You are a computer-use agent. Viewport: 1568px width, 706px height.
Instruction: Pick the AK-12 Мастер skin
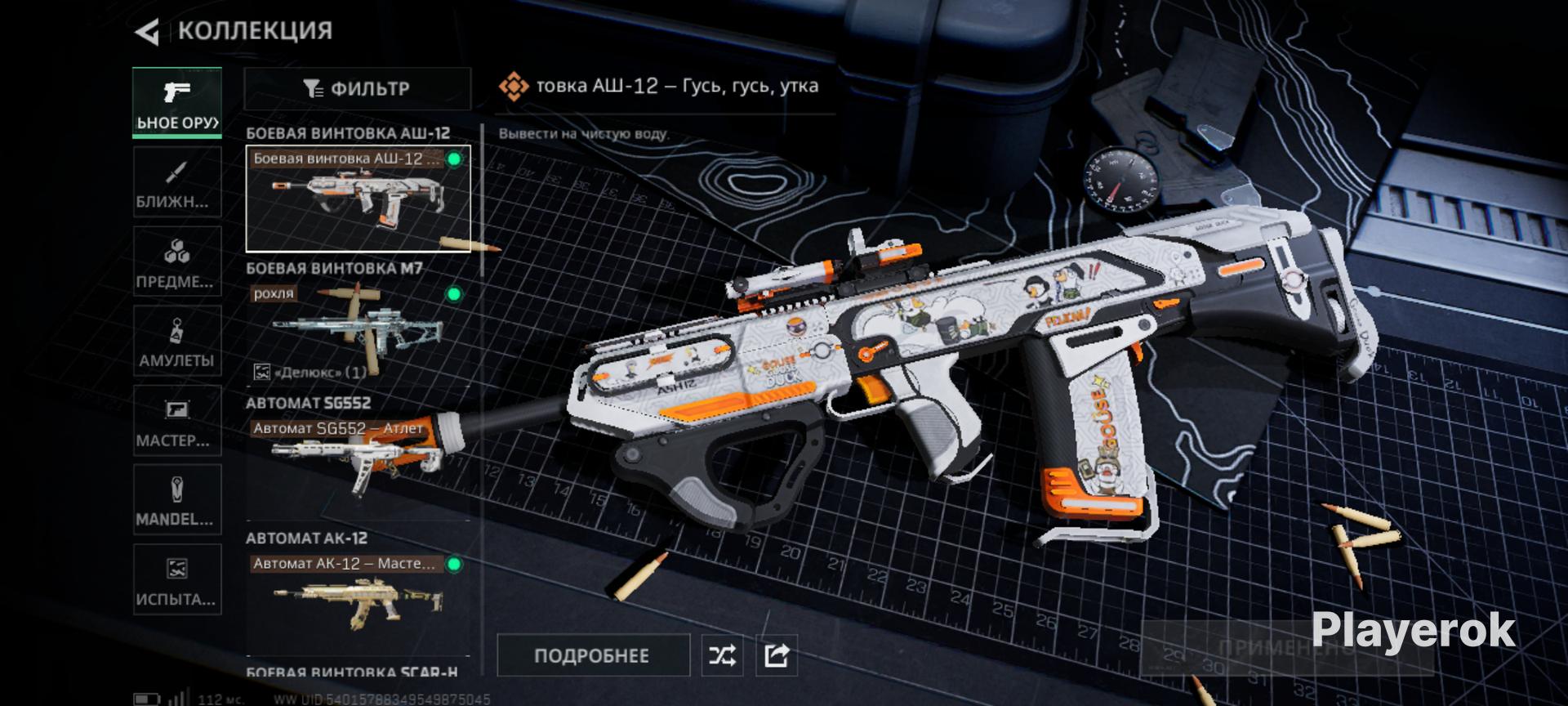358,597
